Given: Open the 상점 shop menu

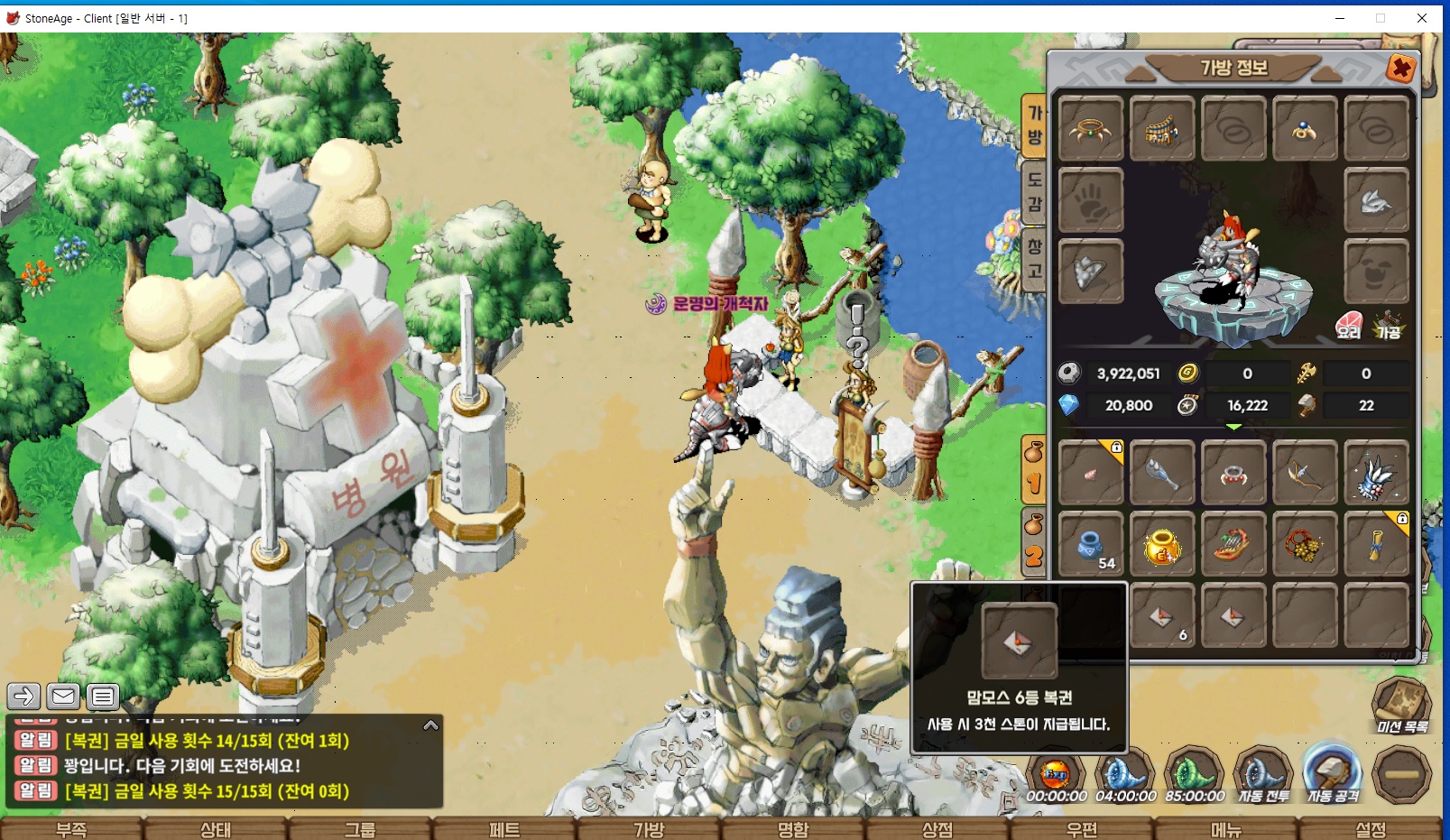Looking at the screenshot, I should pos(937,829).
